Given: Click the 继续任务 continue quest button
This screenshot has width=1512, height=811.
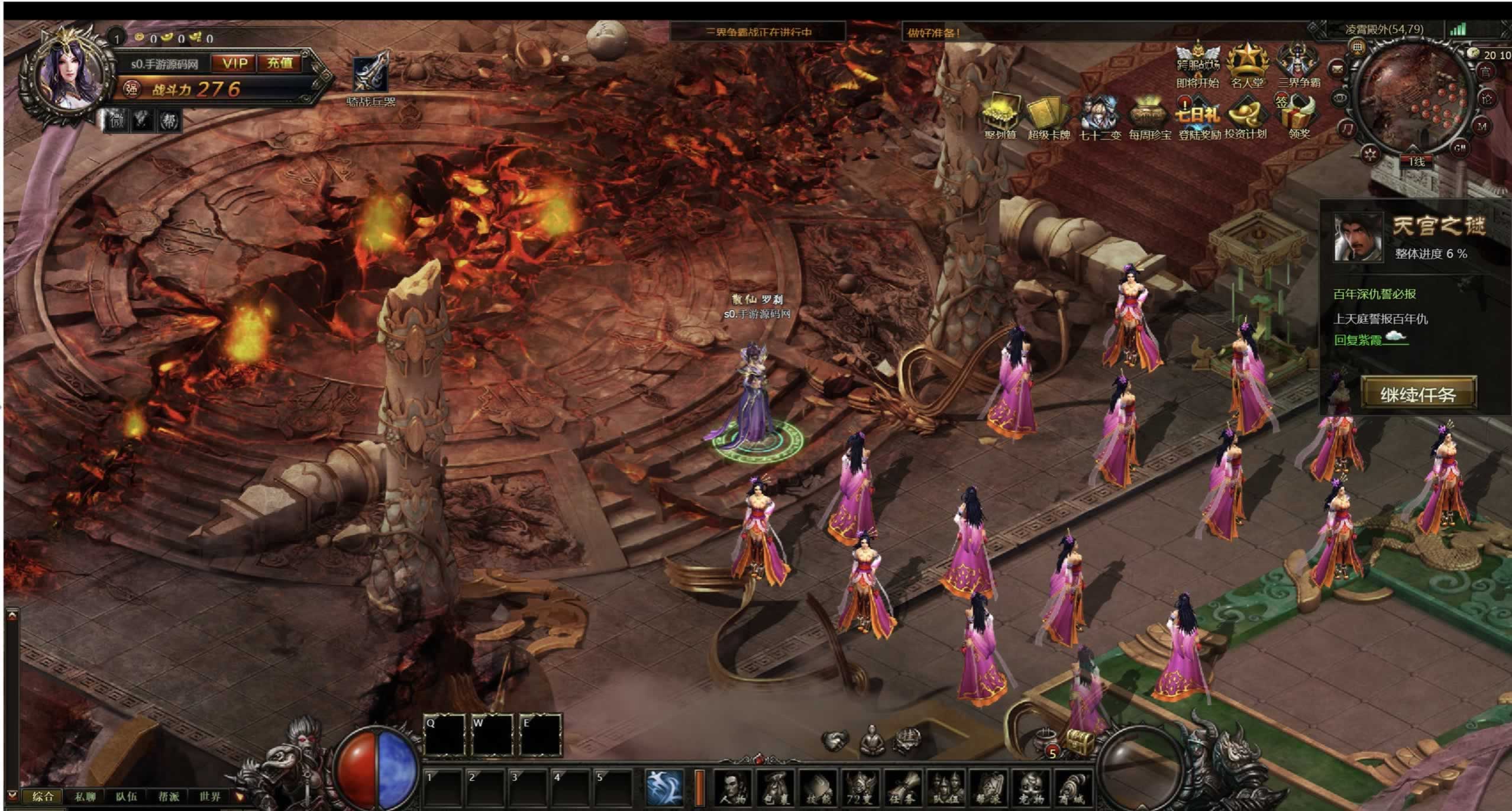Looking at the screenshot, I should pos(1418,394).
